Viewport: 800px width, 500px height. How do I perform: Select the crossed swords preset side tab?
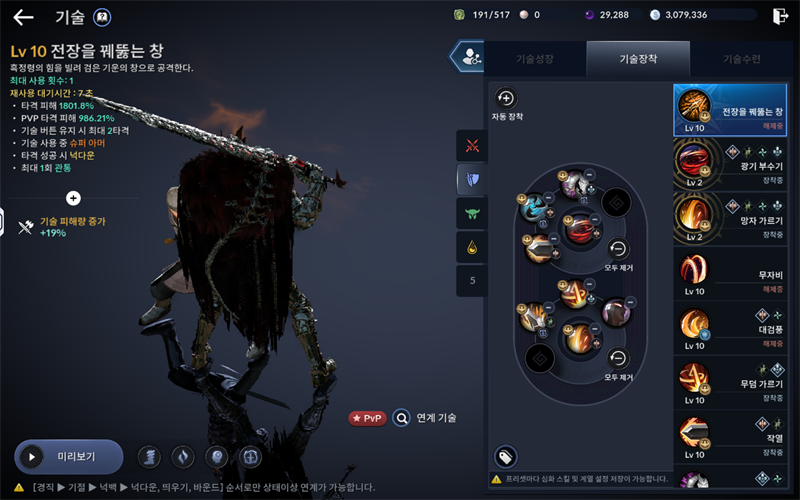(x=471, y=145)
